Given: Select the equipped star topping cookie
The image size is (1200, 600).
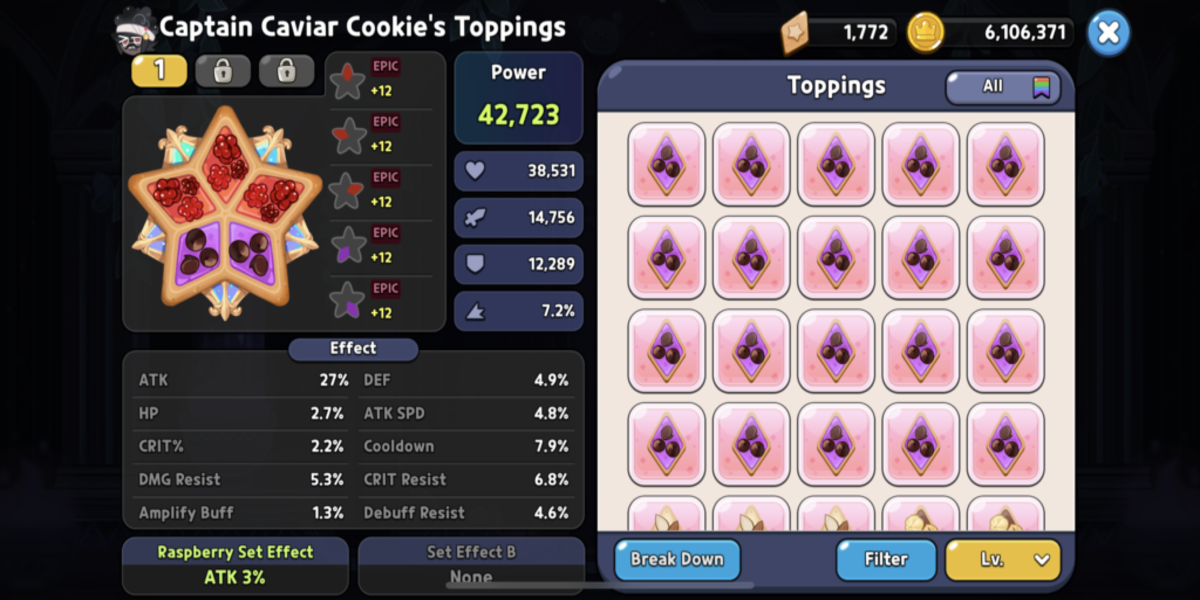Looking at the screenshot, I should coord(227,213).
